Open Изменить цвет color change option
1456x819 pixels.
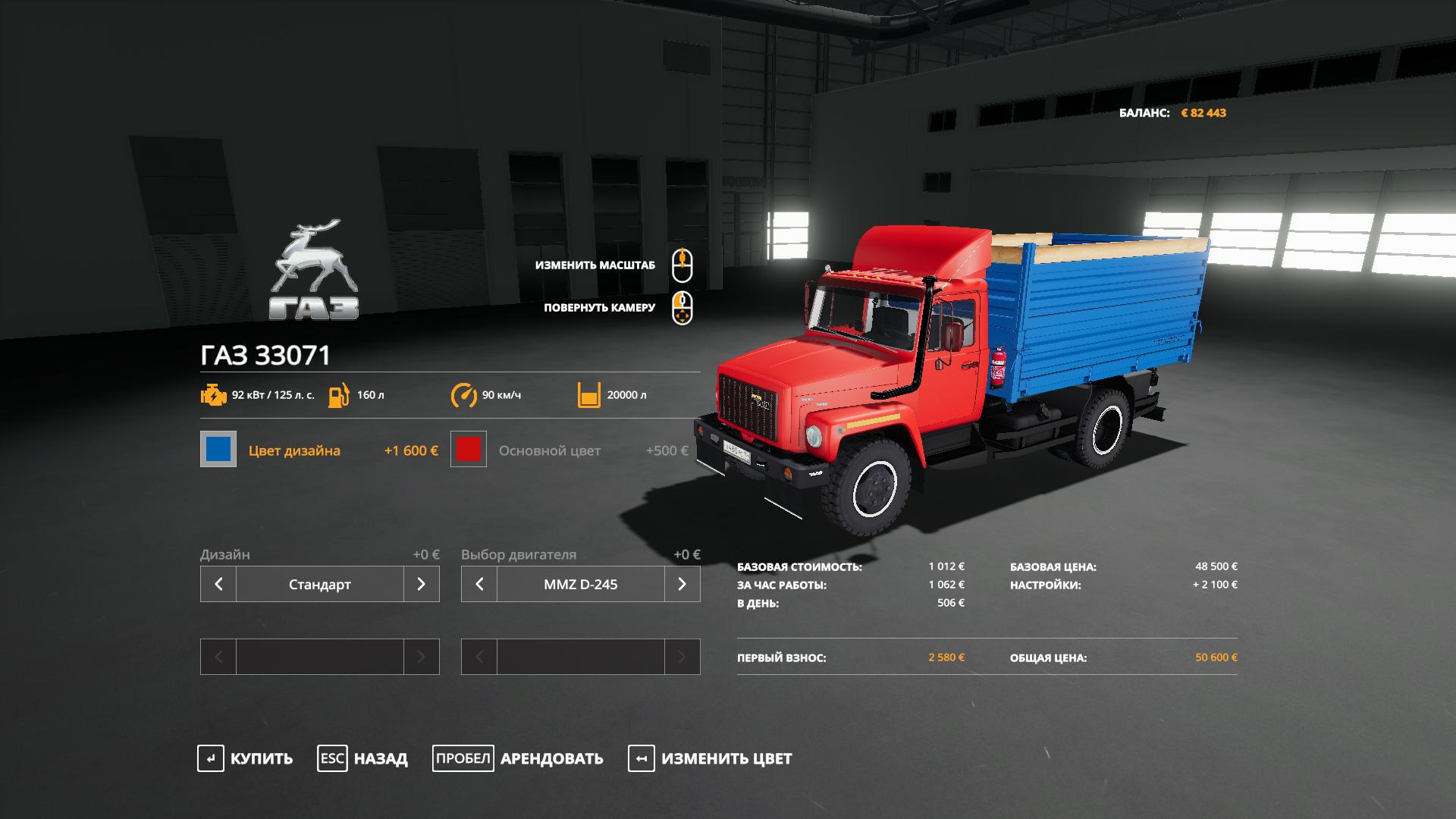(710, 758)
